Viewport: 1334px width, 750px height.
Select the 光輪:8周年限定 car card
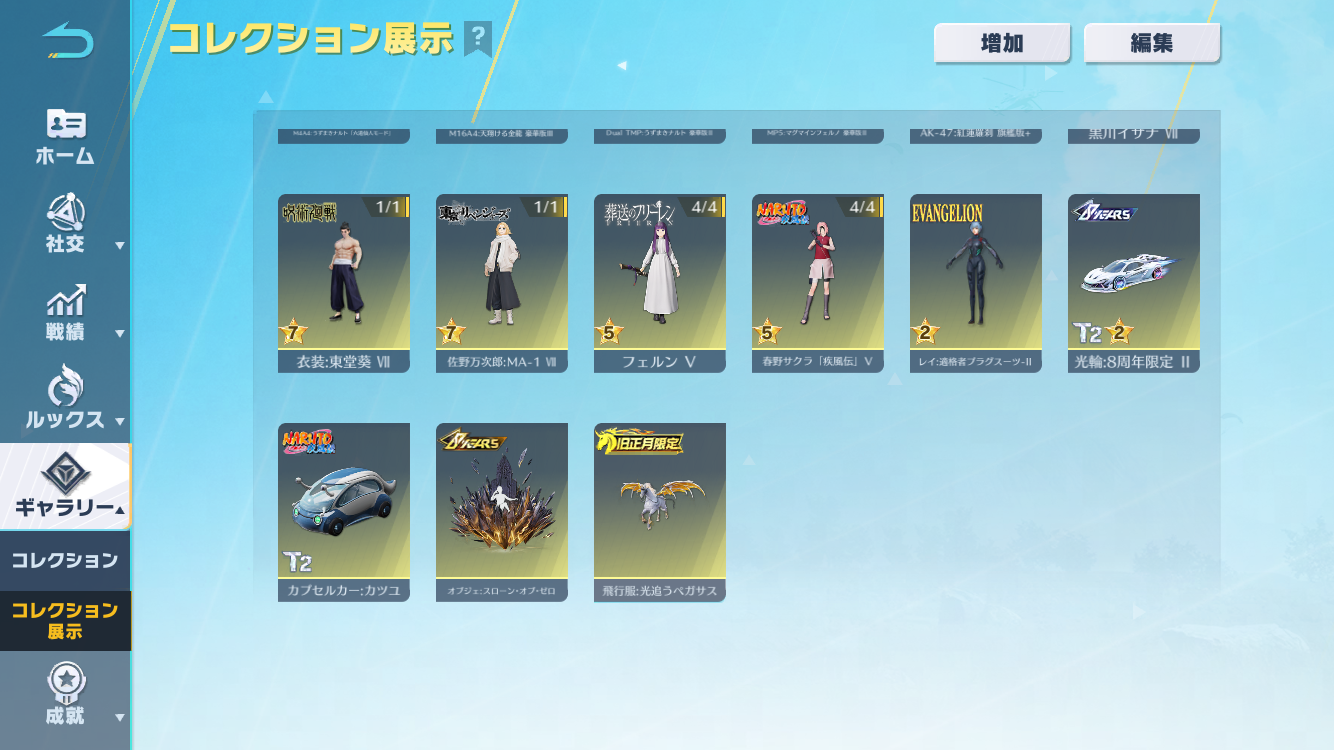tap(1134, 283)
